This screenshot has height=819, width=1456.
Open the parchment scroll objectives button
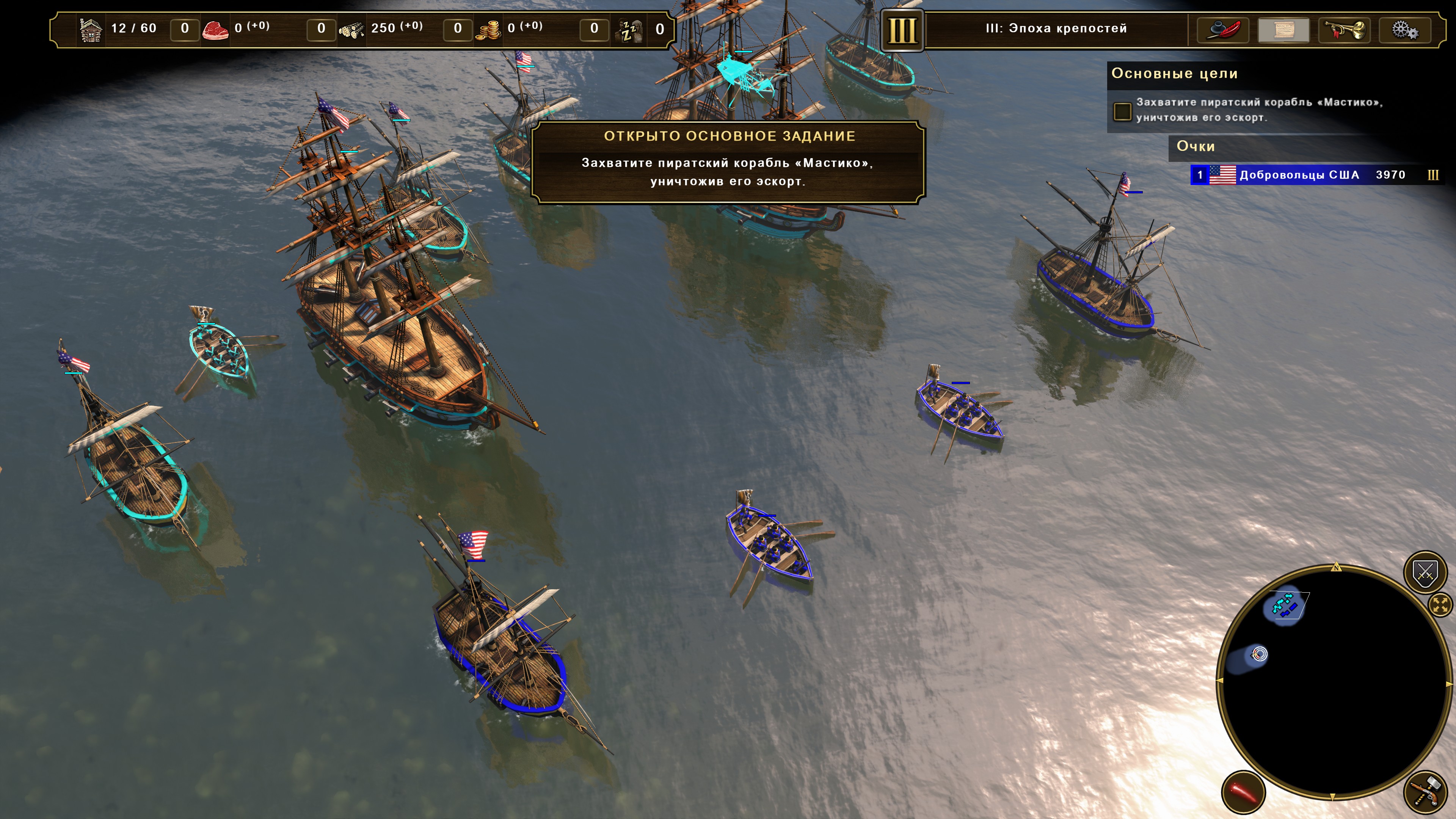pos(1283,30)
